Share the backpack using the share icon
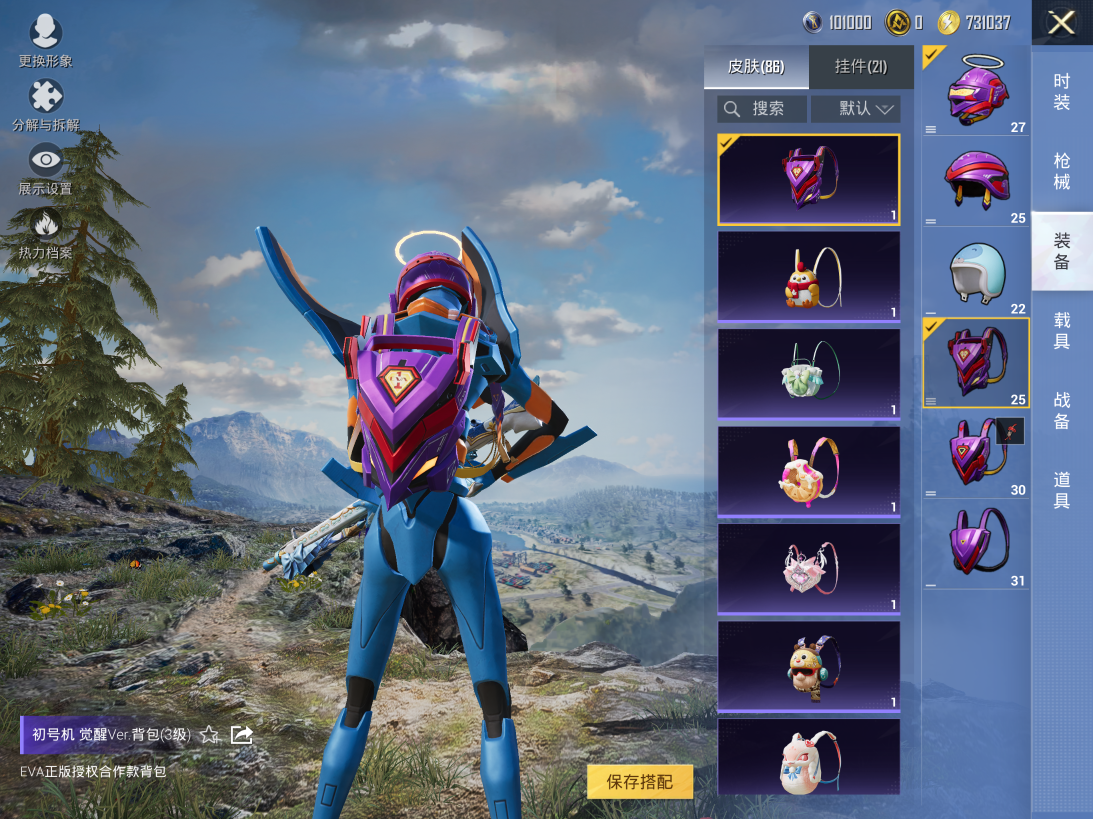 click(241, 735)
